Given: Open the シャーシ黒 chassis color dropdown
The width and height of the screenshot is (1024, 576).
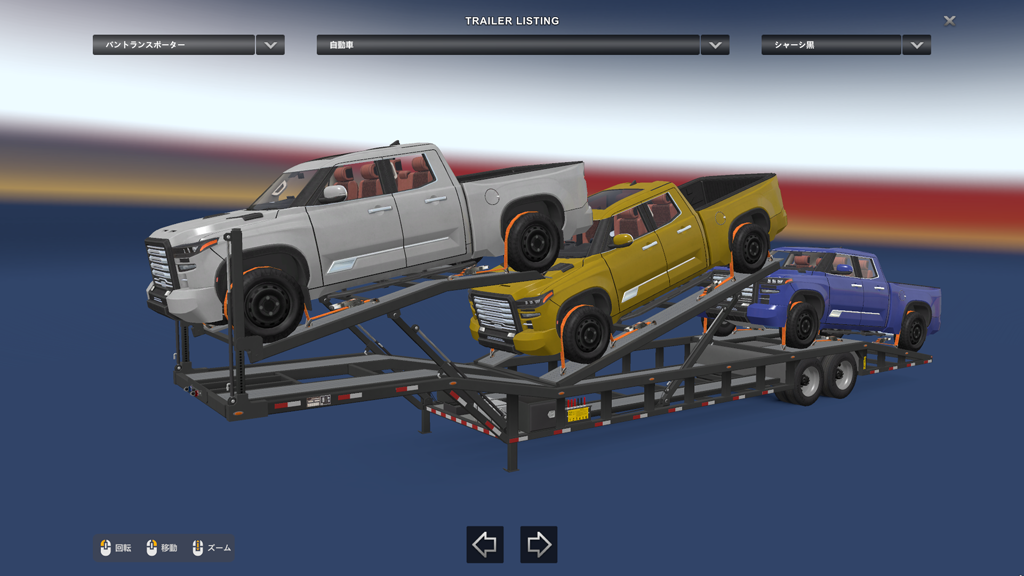Looking at the screenshot, I should [x=916, y=45].
